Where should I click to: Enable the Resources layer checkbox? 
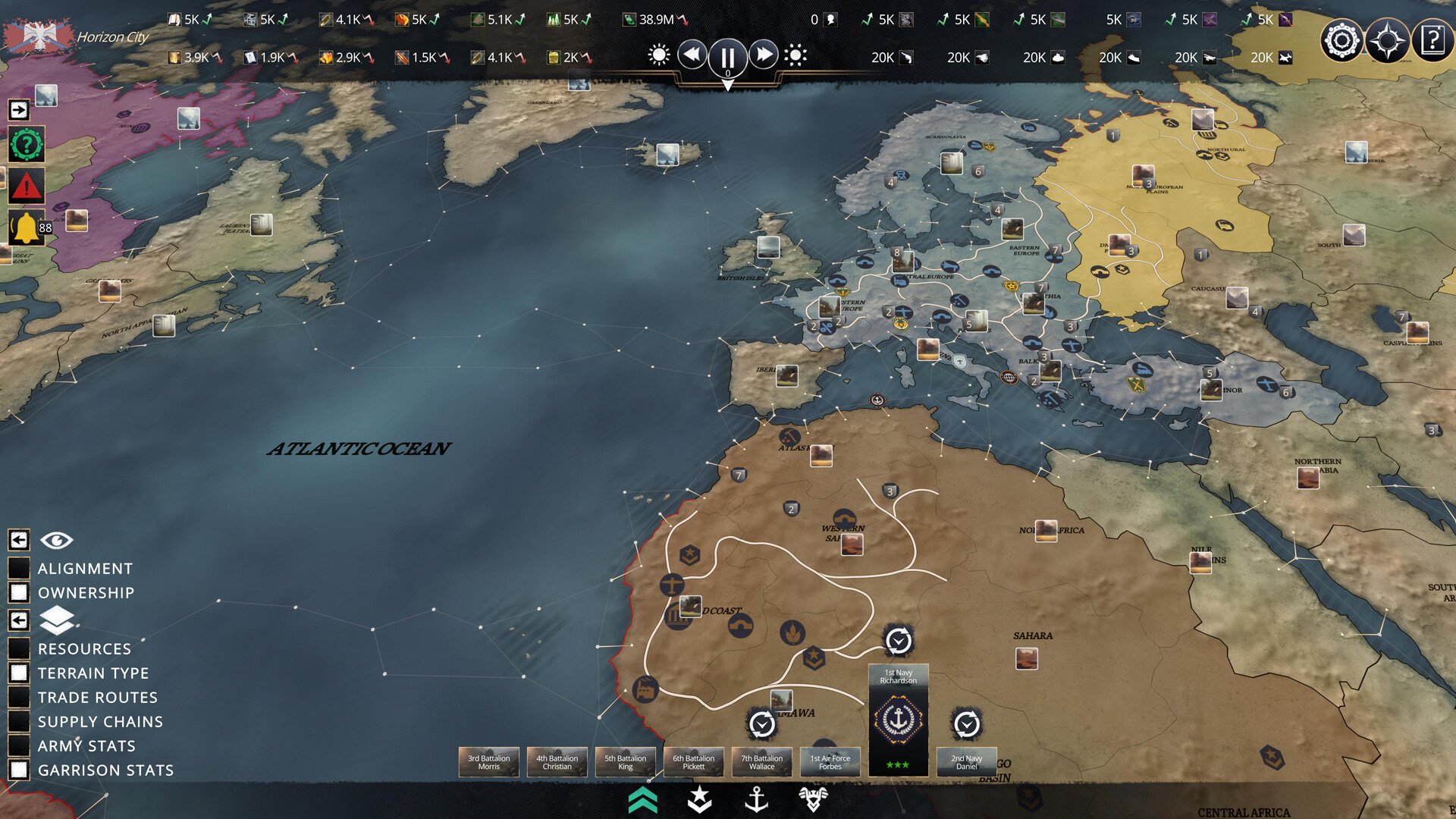[19, 648]
